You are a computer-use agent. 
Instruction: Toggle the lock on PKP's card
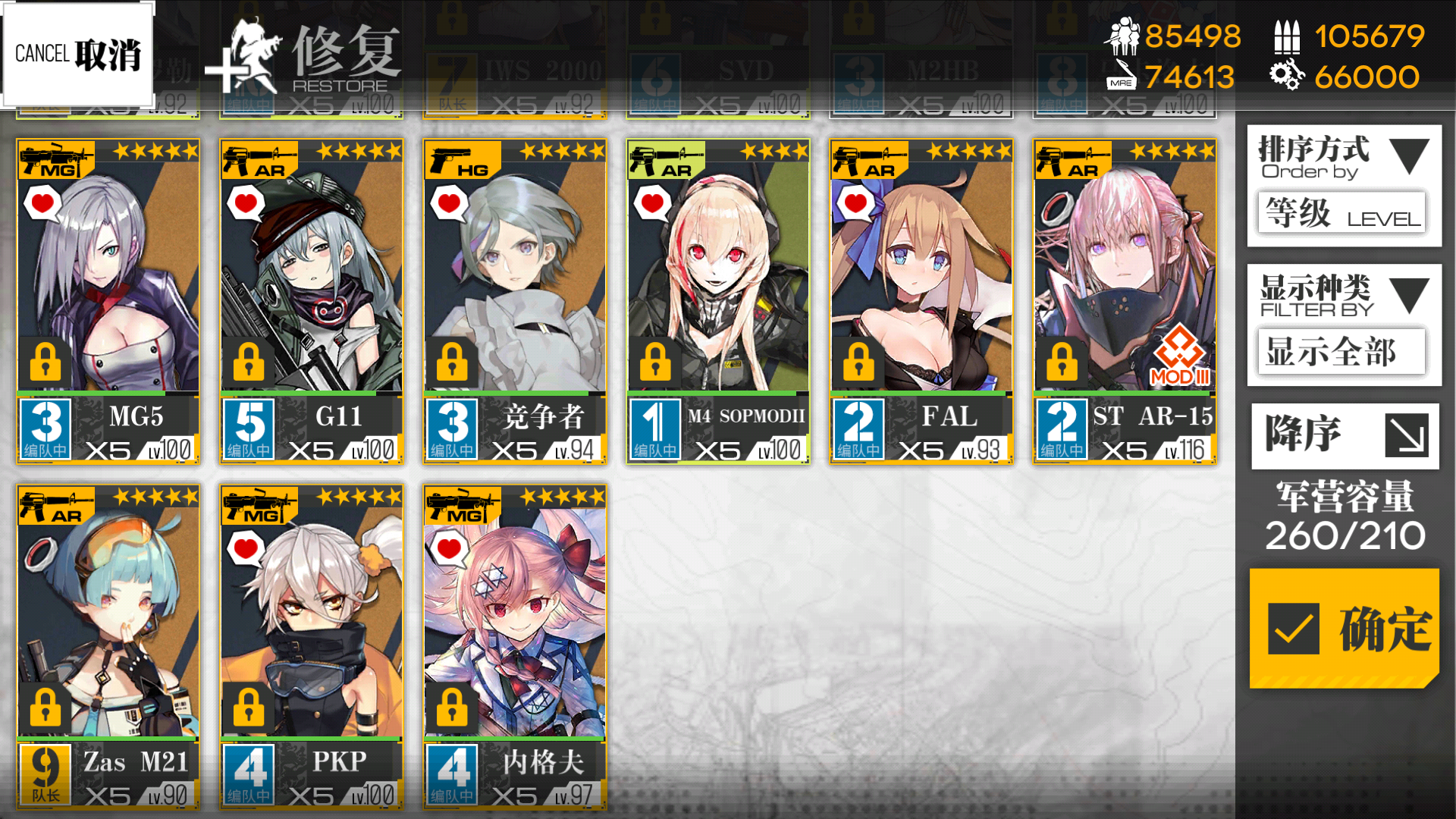pyautogui.click(x=249, y=708)
